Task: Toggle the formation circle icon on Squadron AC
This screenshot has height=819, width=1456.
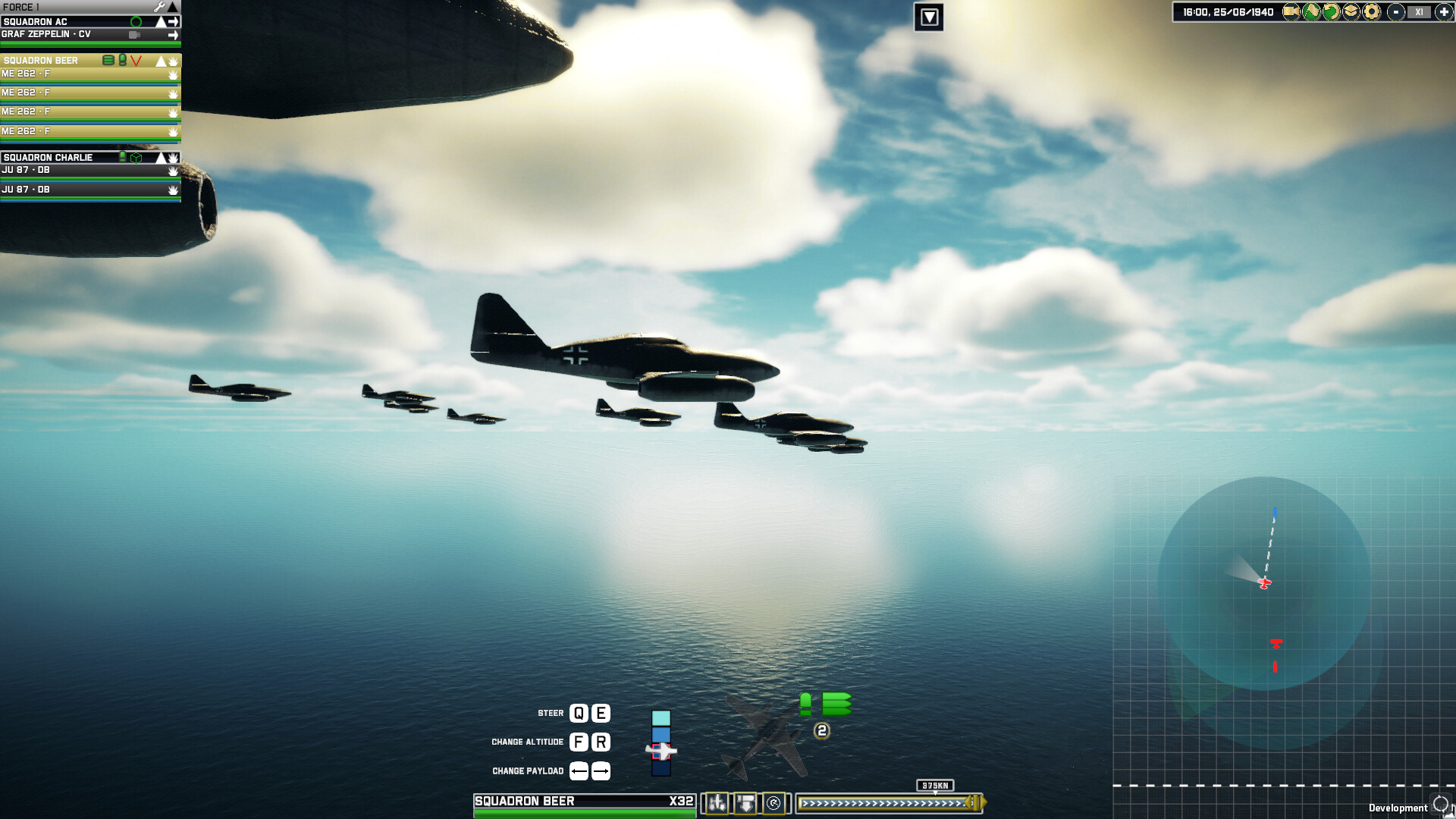Action: click(x=137, y=21)
